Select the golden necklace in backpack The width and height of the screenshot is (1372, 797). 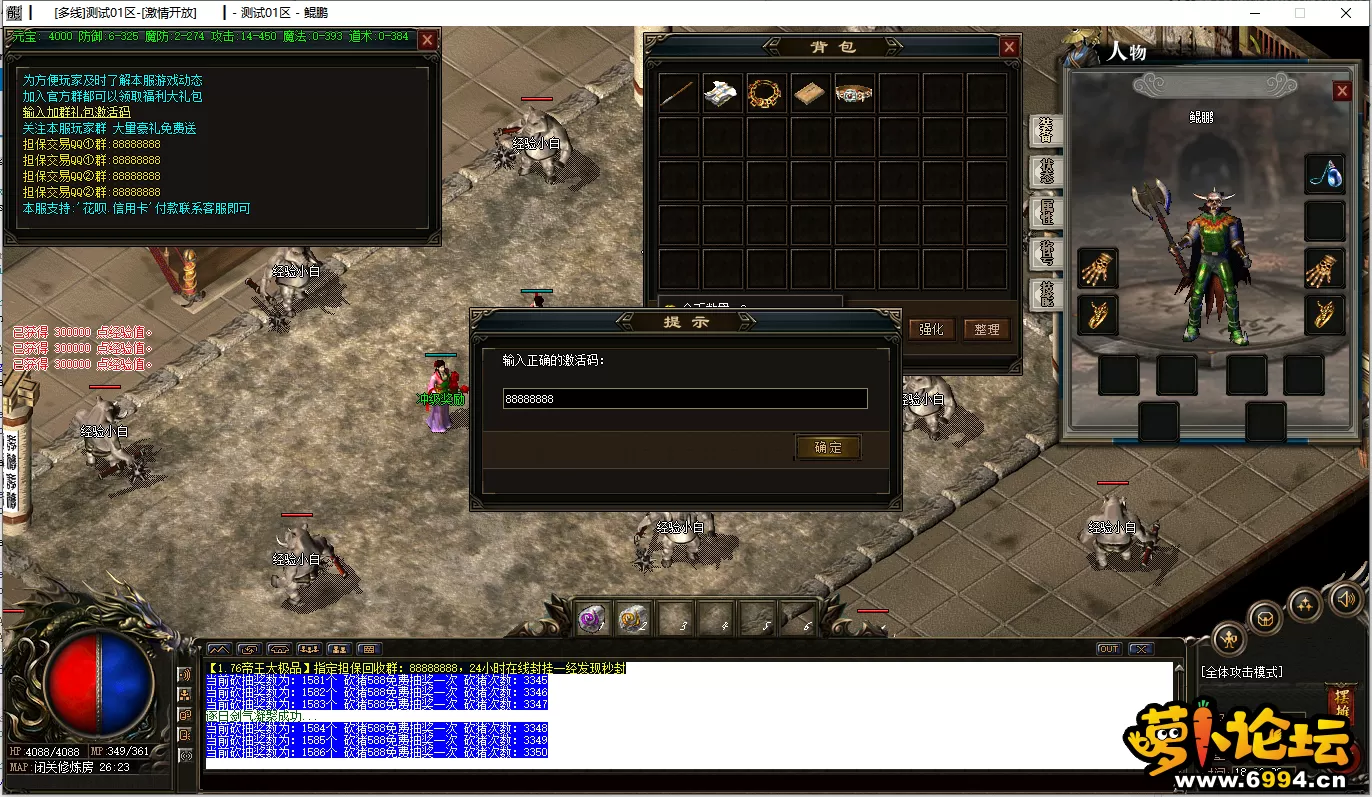[766, 93]
